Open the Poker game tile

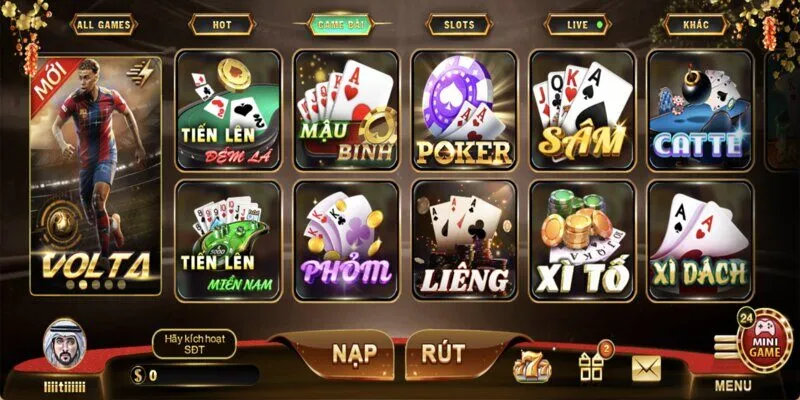point(464,110)
